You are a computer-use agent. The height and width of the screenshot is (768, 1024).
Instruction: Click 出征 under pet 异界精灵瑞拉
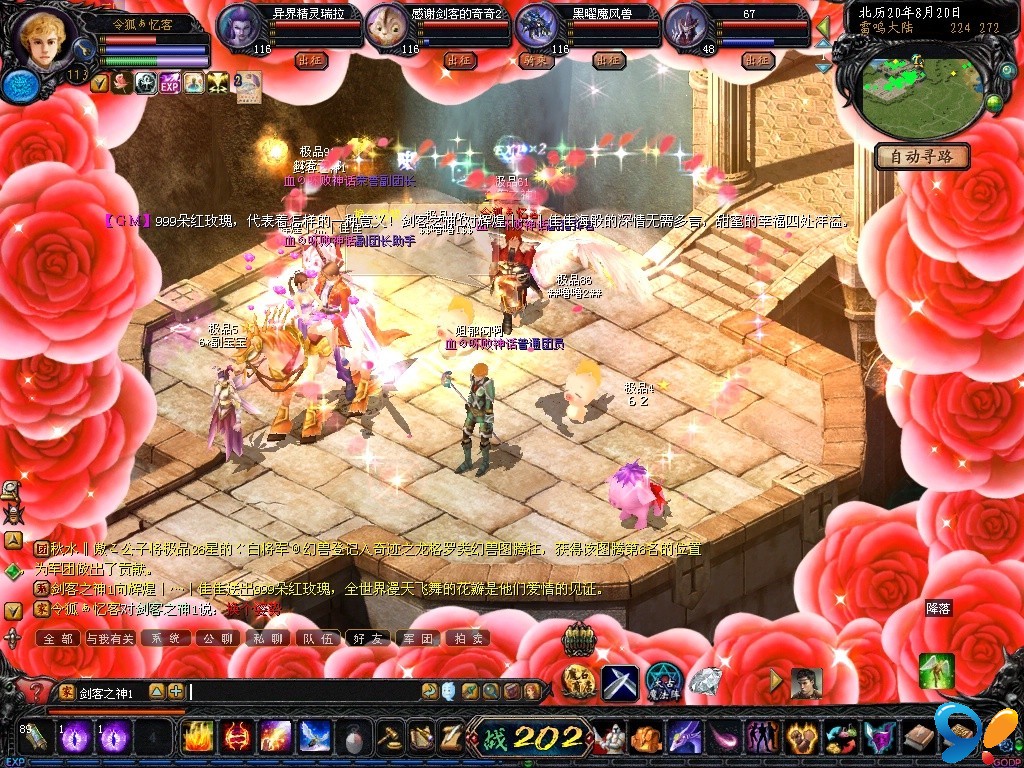pyautogui.click(x=310, y=60)
